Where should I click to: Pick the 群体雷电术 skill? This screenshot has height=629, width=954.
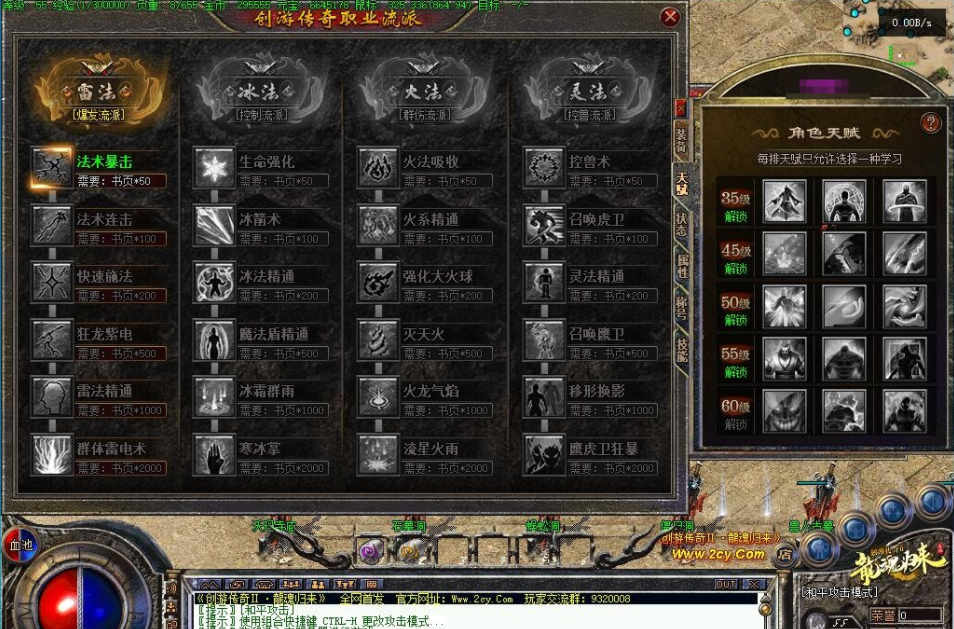[x=51, y=455]
